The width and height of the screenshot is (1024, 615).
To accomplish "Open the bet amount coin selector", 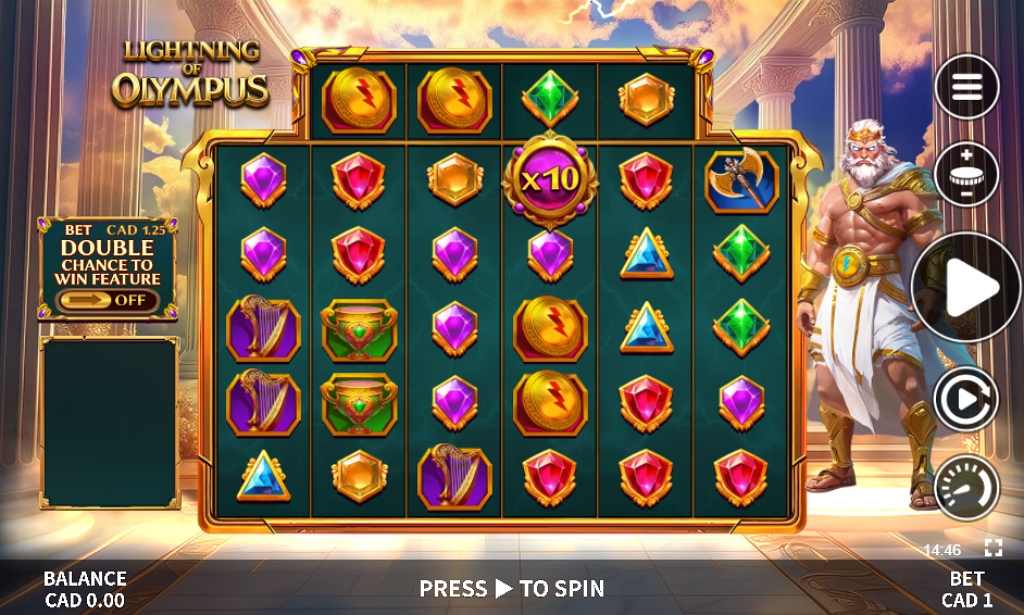I will click(966, 174).
